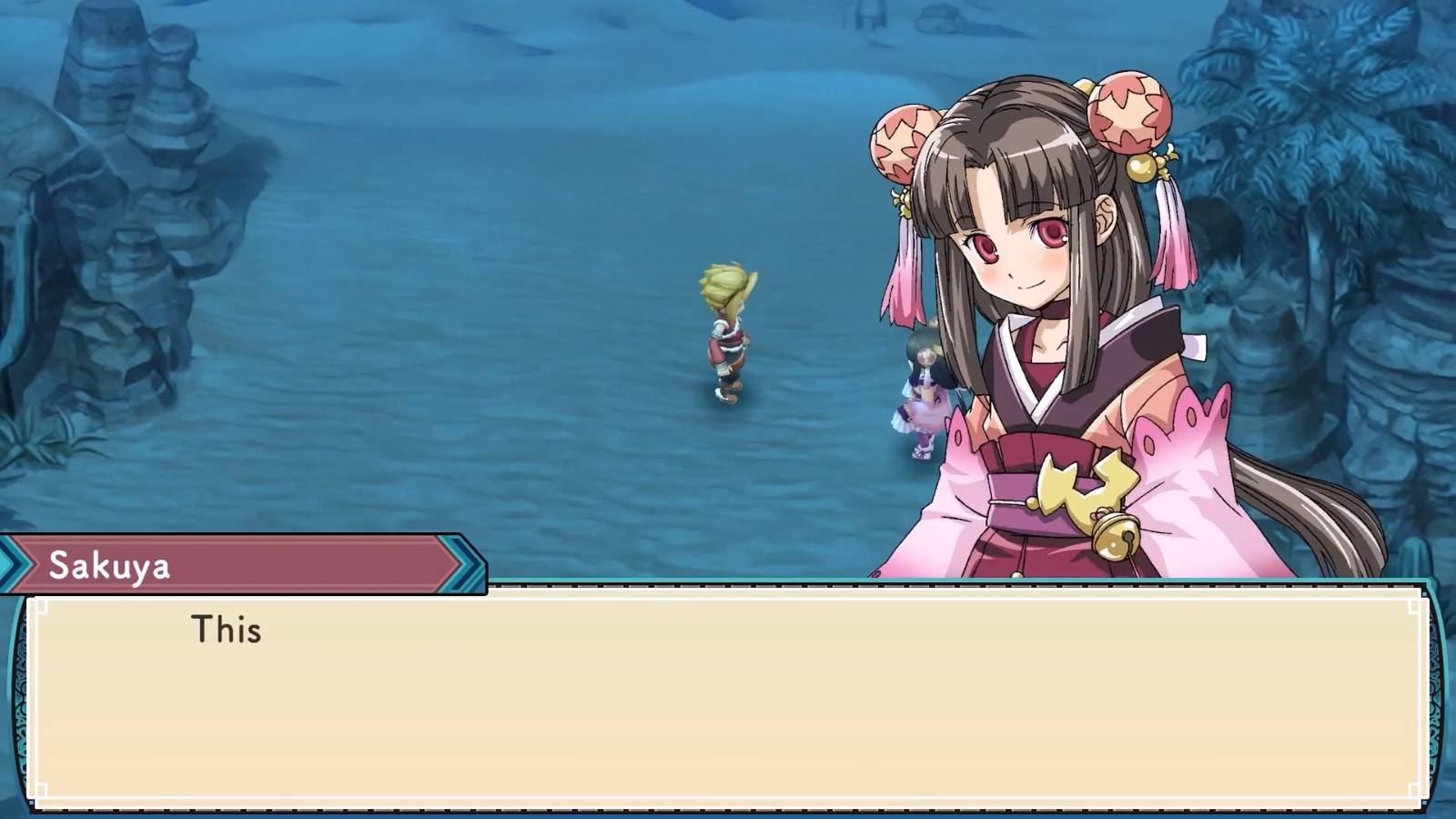The height and width of the screenshot is (819, 1456).
Task: Click the top frame edge of the dialogue window
Action: point(728,587)
